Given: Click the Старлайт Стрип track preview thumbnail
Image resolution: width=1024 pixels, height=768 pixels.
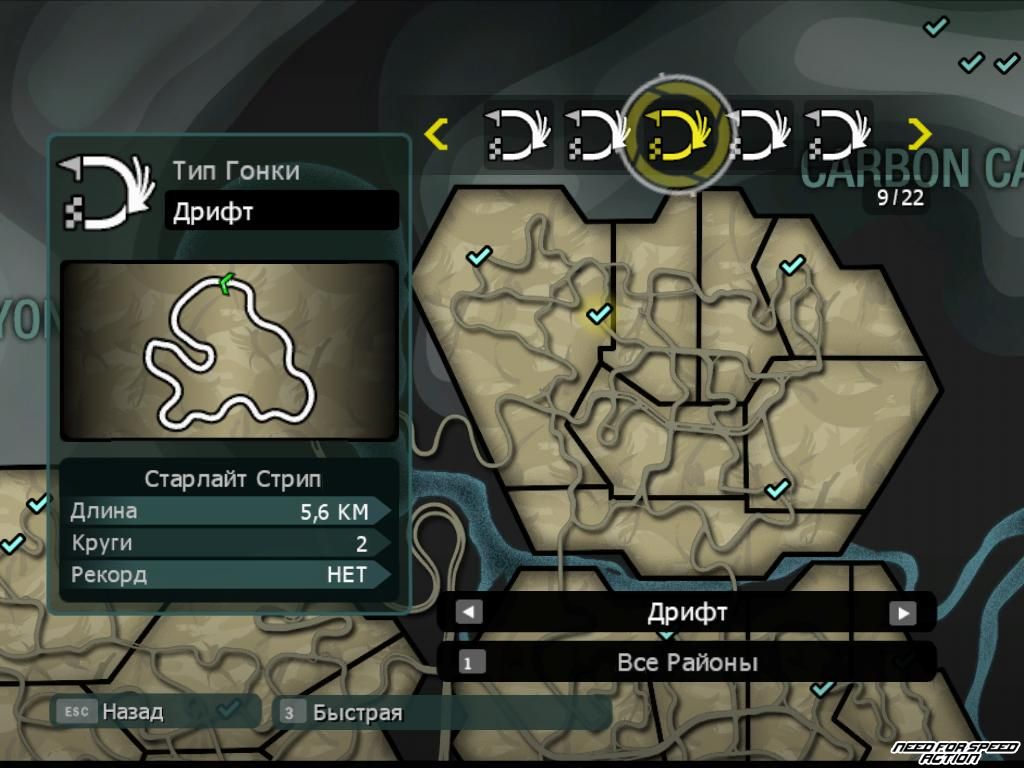Looking at the screenshot, I should click(229, 350).
